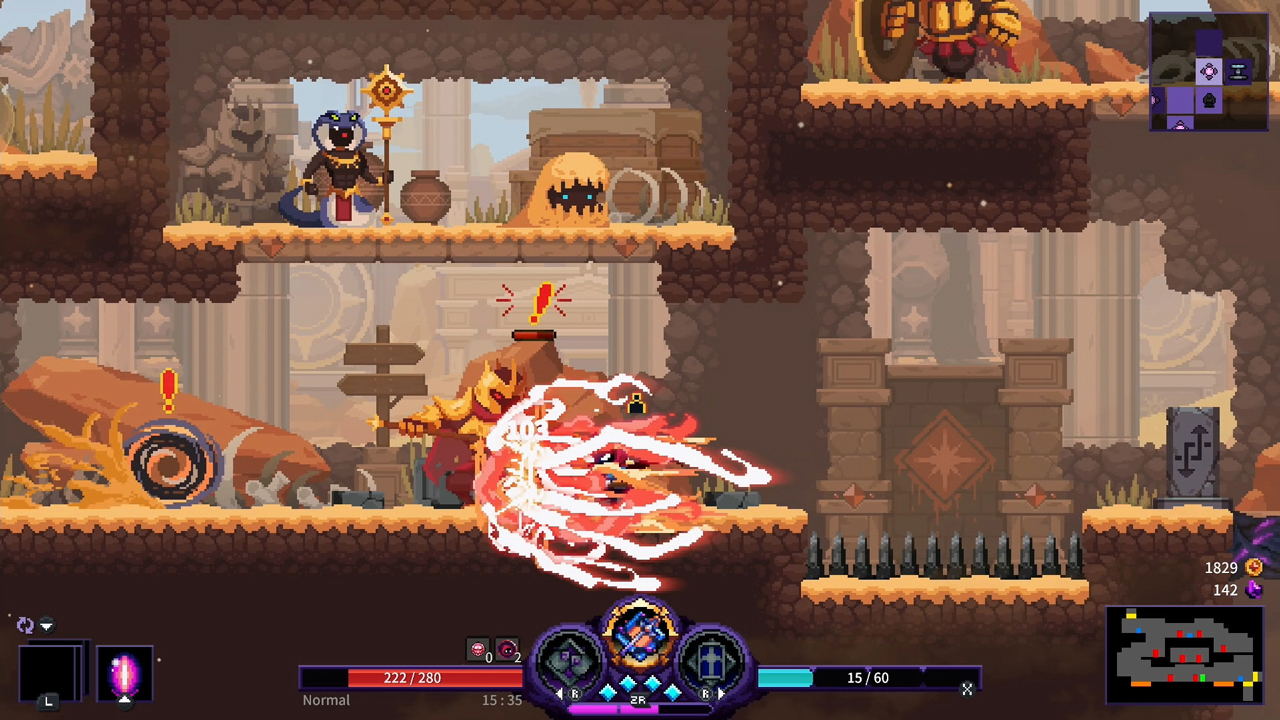This screenshot has height=720, width=1280.
Task: Click the fist currency icon showing 142
Action: (x=1254, y=590)
